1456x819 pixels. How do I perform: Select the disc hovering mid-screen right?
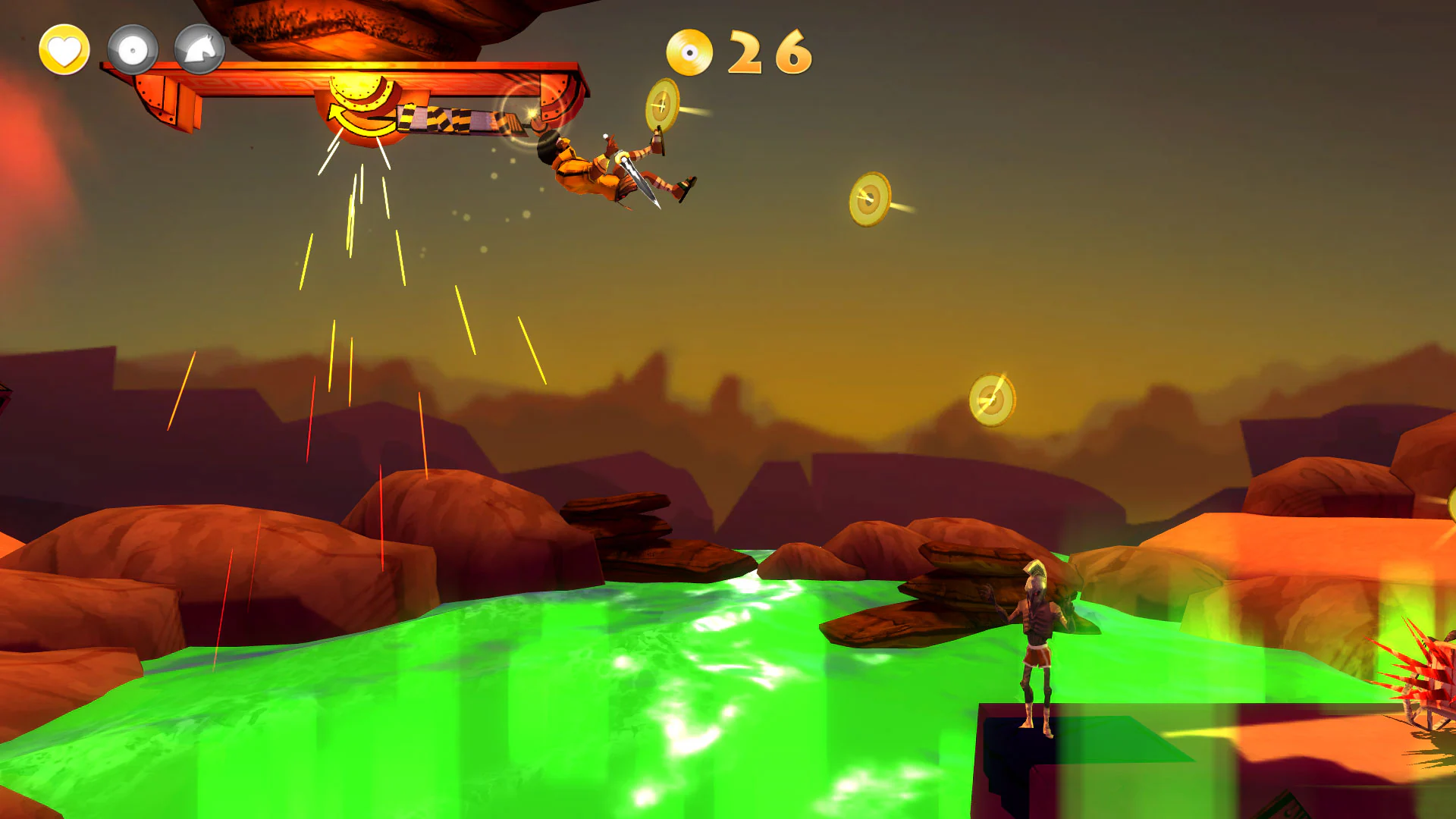(x=869, y=199)
